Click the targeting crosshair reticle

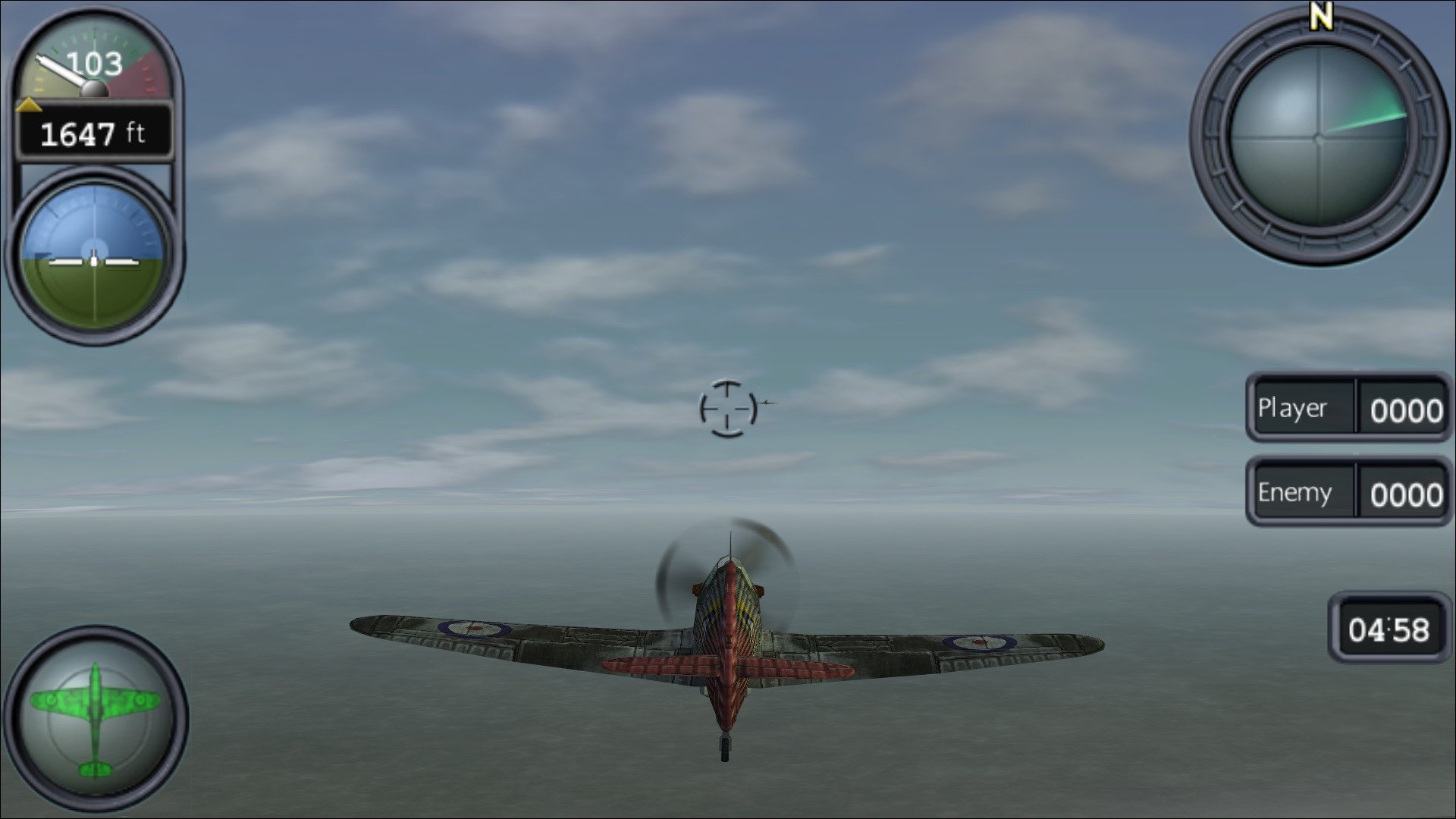(x=728, y=409)
